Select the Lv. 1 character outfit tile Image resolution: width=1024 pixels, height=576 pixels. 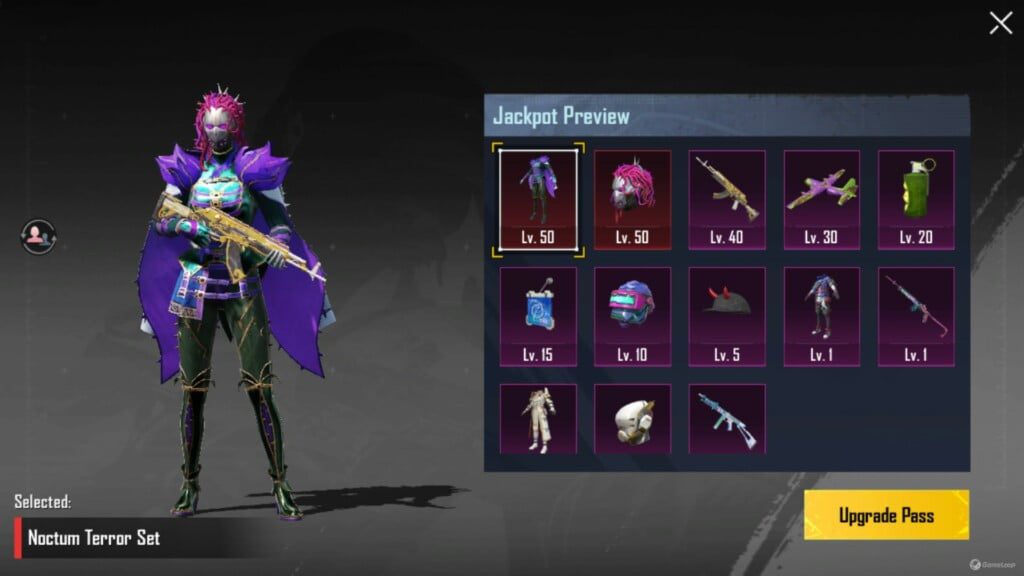click(821, 316)
